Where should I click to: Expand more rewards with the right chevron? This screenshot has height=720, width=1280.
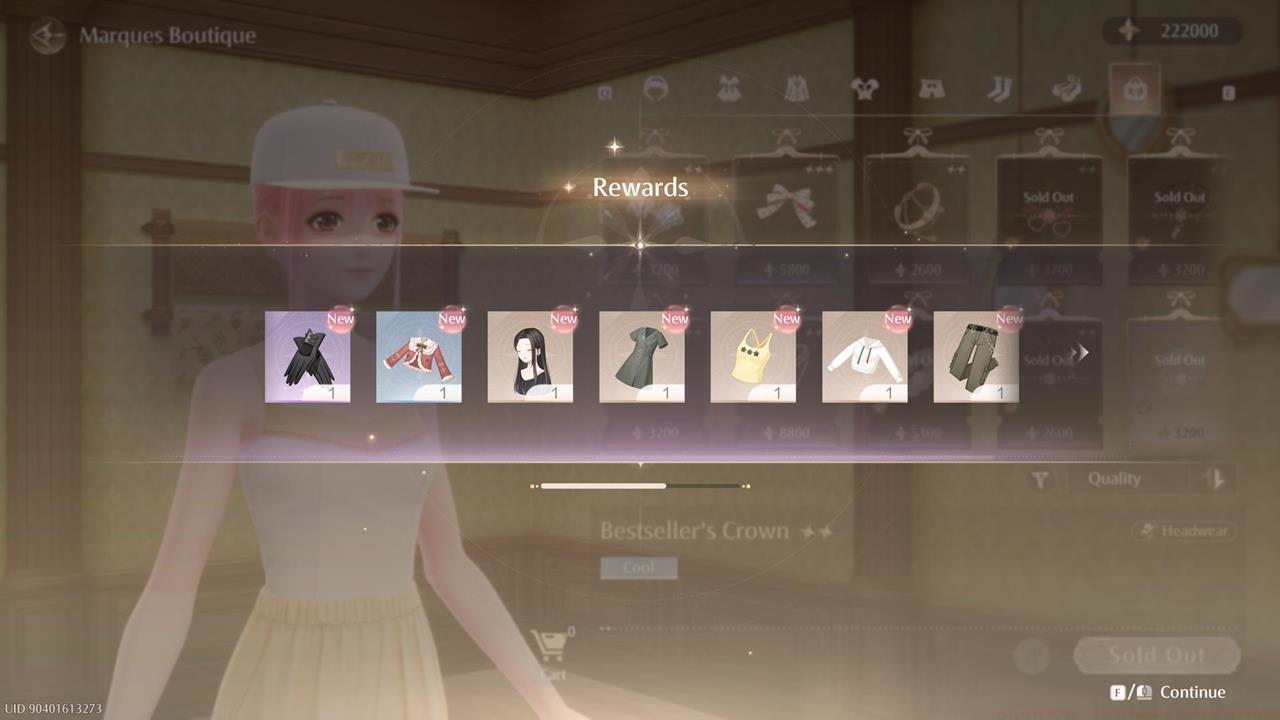click(x=1080, y=352)
